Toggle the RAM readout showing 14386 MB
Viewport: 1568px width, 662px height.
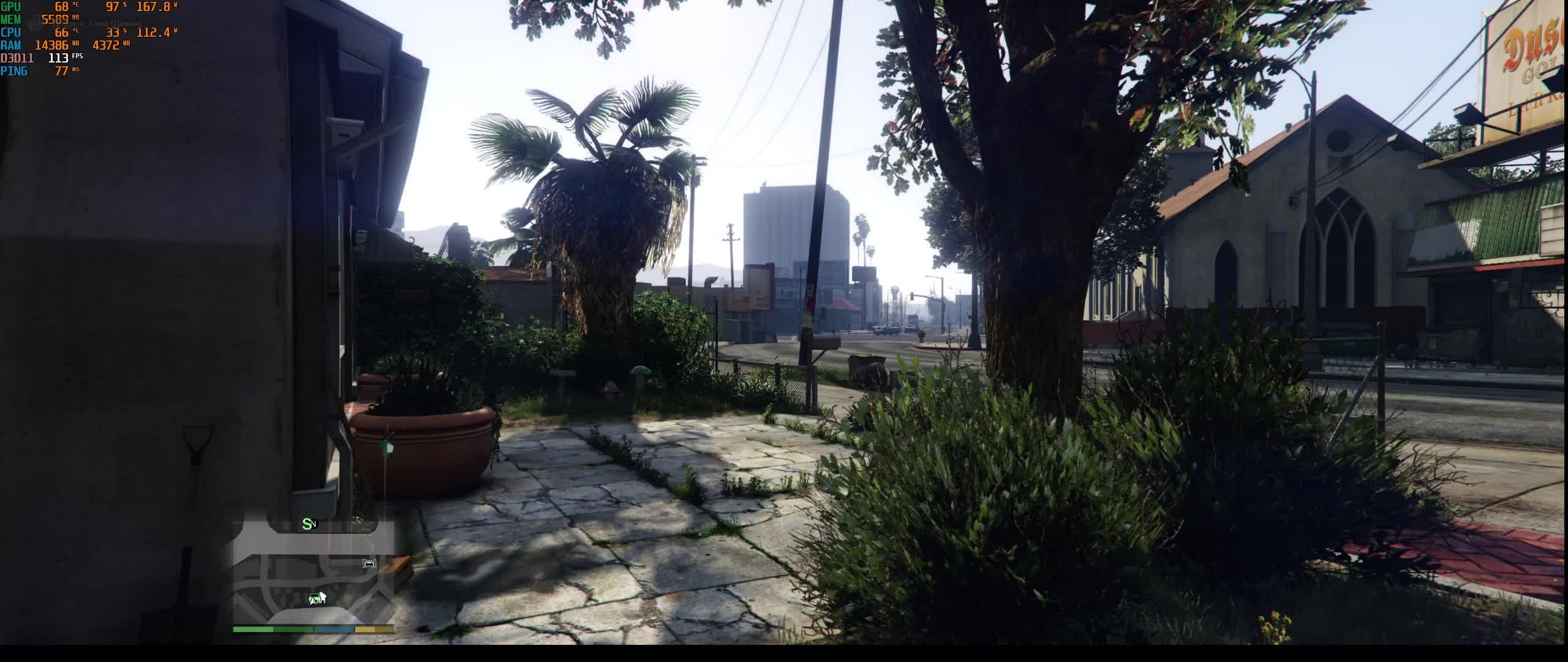(52, 44)
